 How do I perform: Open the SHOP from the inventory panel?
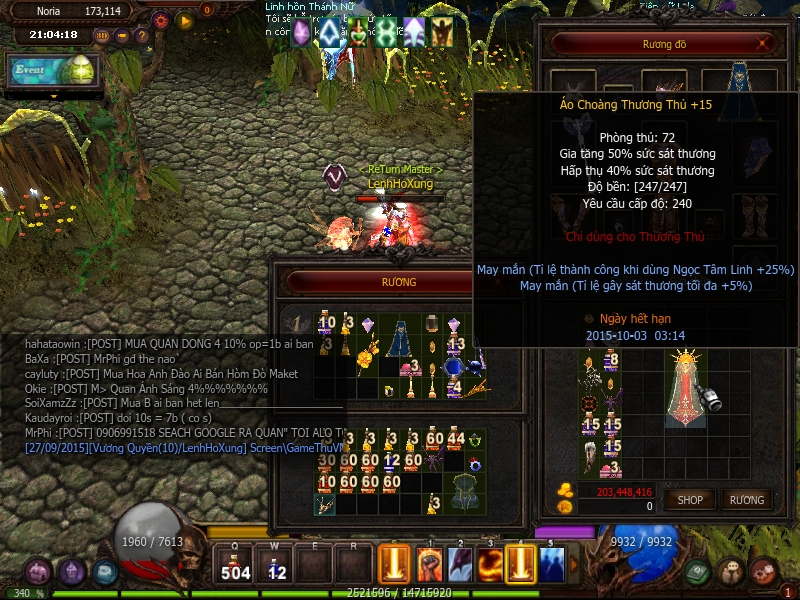coord(691,499)
